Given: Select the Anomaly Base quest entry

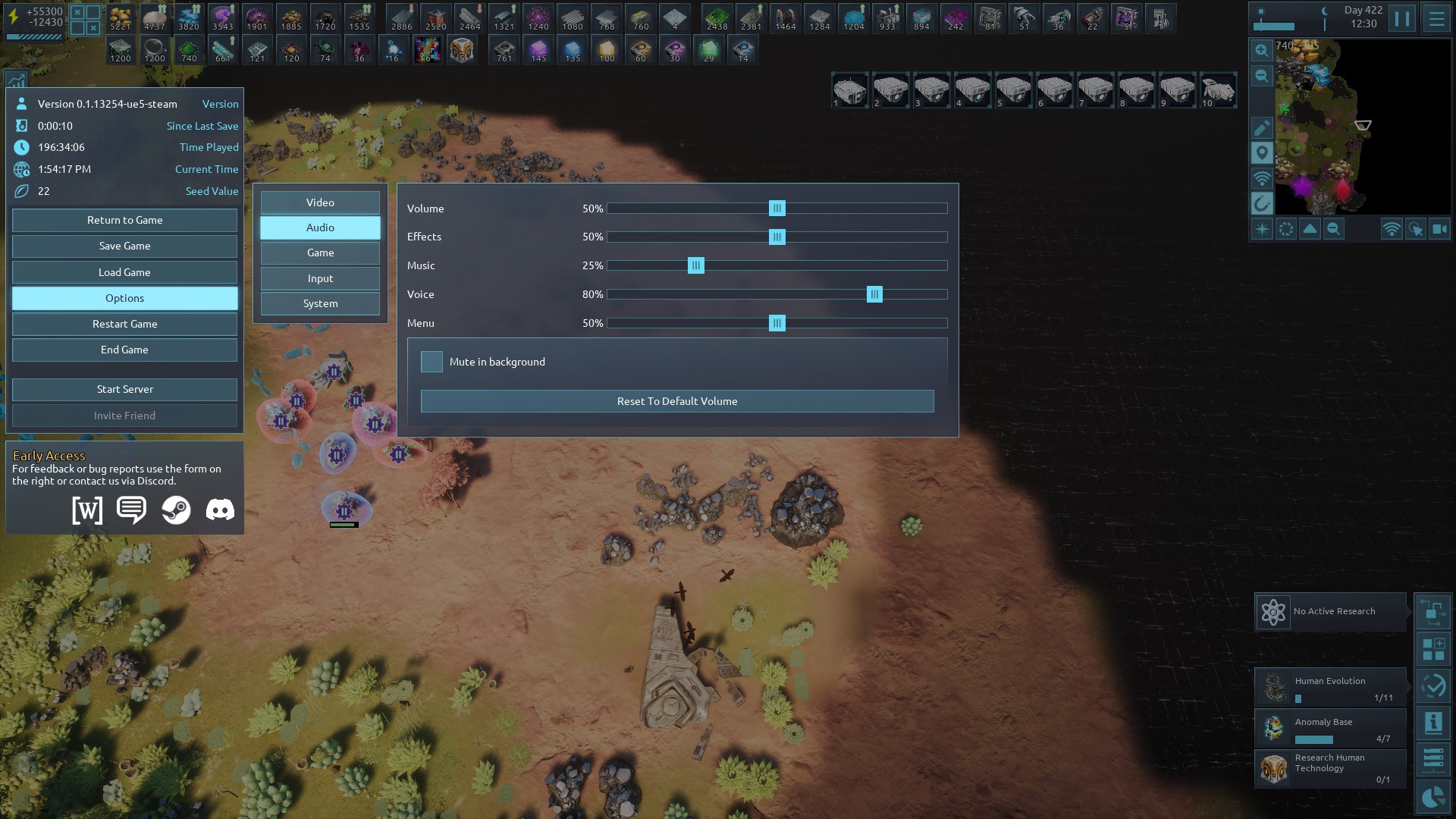Looking at the screenshot, I should pos(1330,728).
